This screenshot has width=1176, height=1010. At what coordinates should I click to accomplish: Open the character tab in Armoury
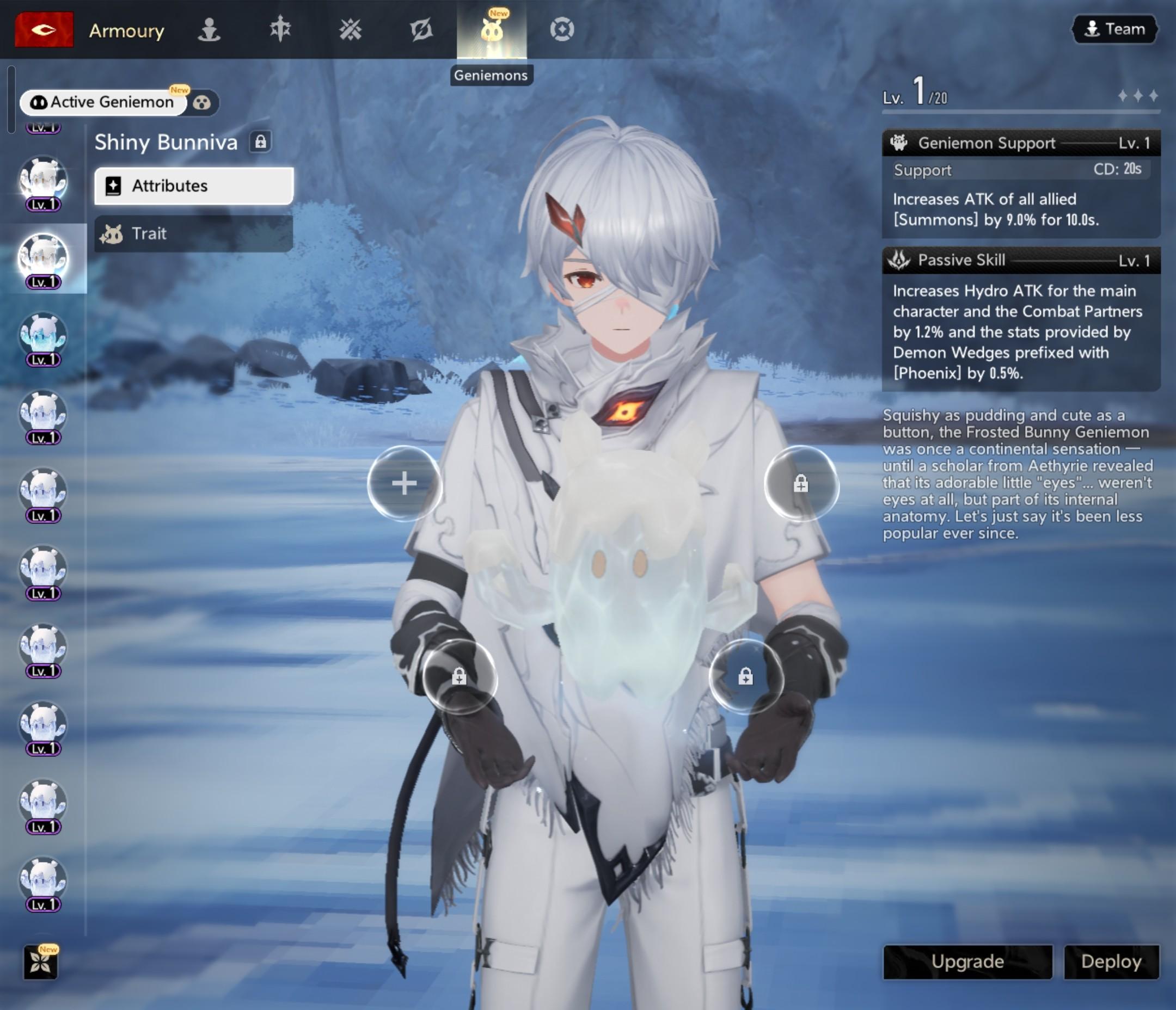pos(209,29)
